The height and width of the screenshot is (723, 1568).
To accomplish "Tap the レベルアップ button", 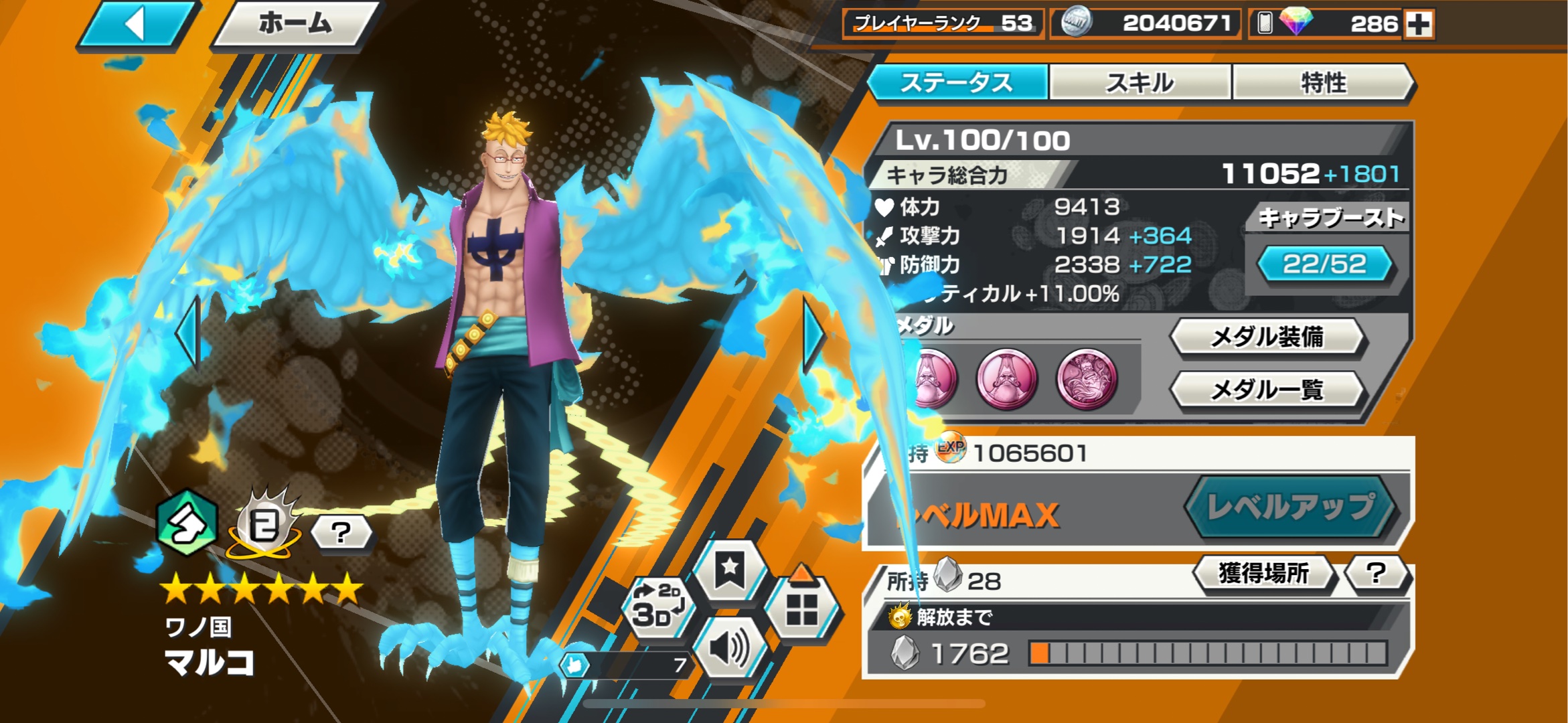I will point(1289,507).
